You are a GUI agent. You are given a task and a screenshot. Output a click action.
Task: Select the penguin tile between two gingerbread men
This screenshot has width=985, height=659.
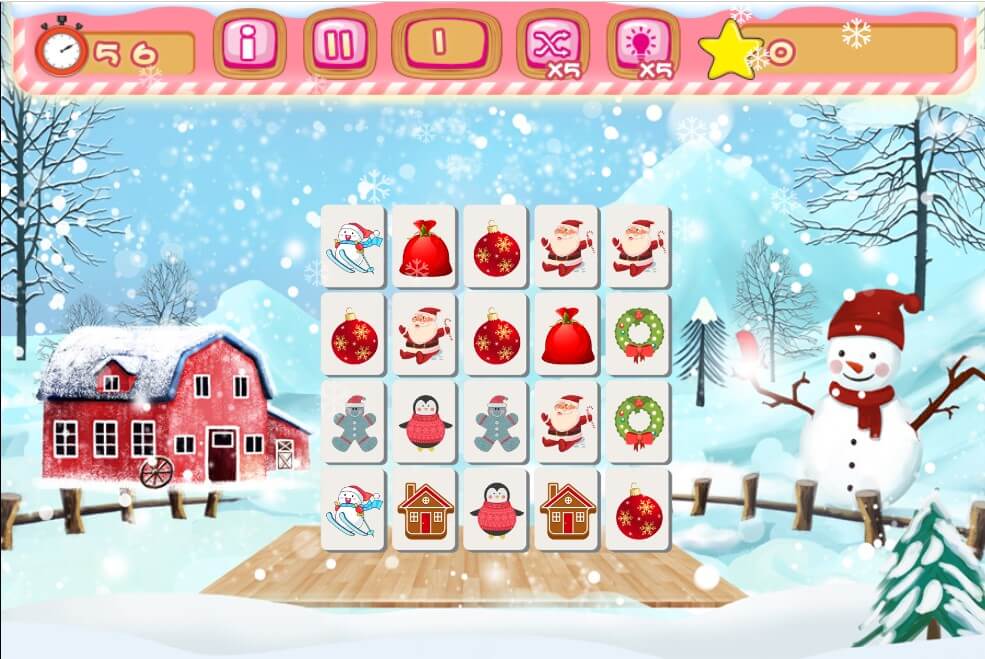coord(426,422)
